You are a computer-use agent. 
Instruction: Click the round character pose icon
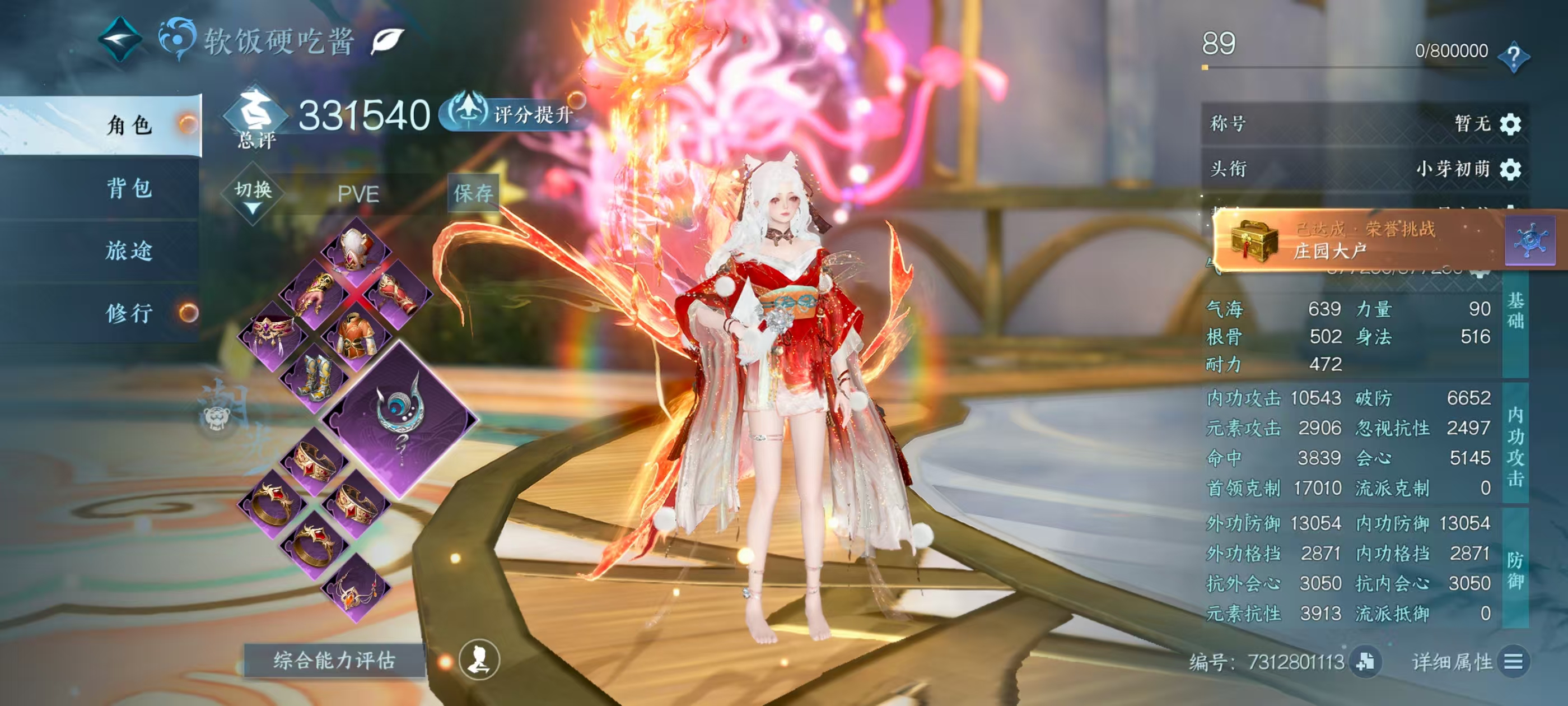pos(479,659)
